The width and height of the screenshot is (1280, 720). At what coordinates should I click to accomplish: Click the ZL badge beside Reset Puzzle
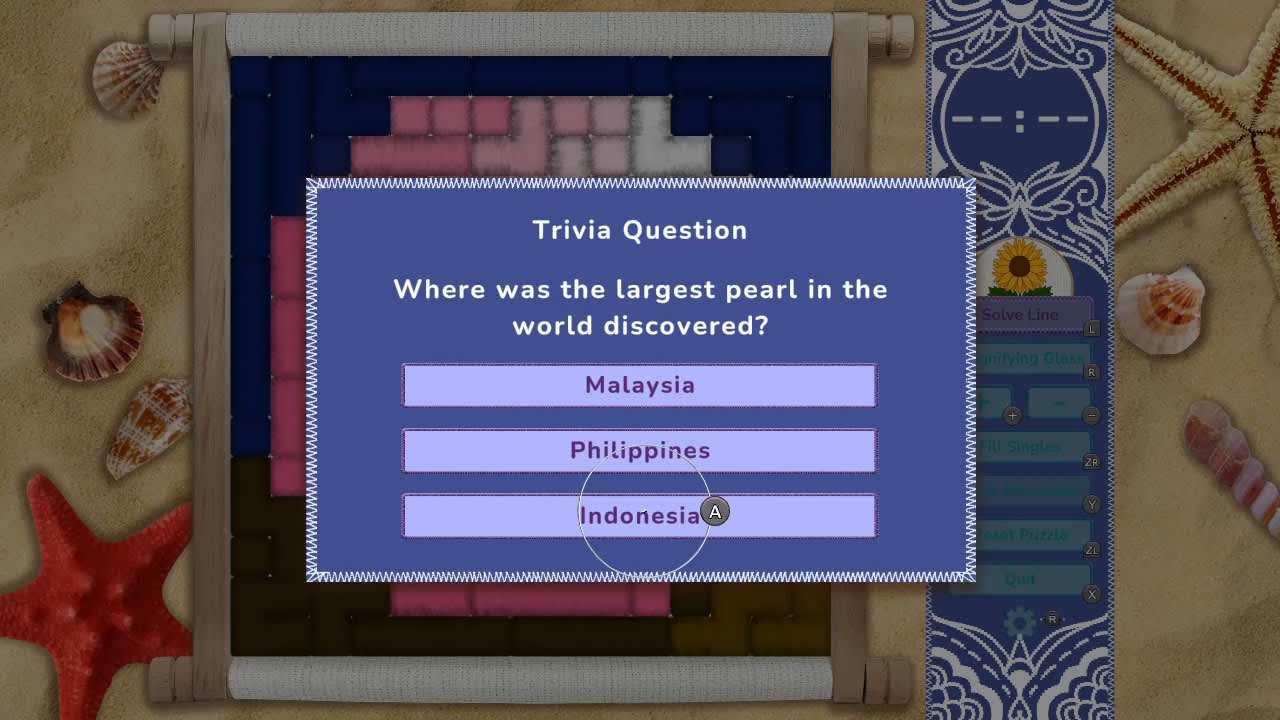(x=1091, y=549)
